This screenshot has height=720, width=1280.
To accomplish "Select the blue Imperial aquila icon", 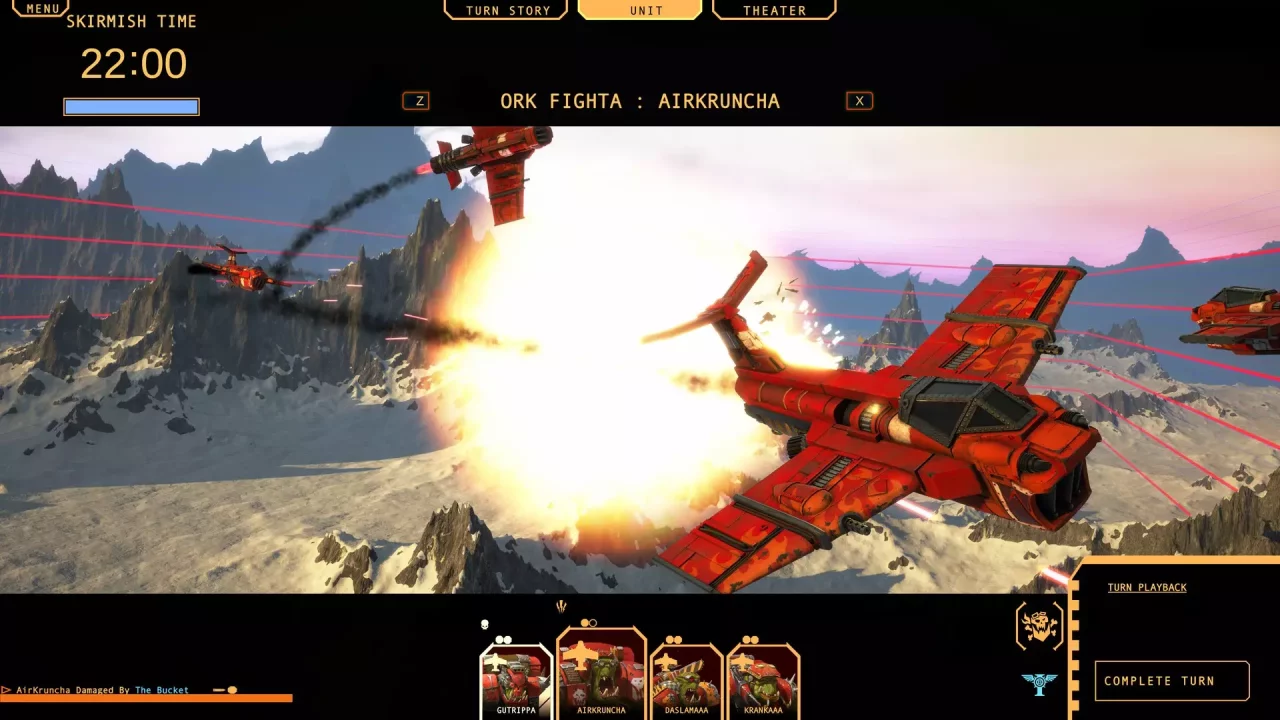I will (1037, 684).
